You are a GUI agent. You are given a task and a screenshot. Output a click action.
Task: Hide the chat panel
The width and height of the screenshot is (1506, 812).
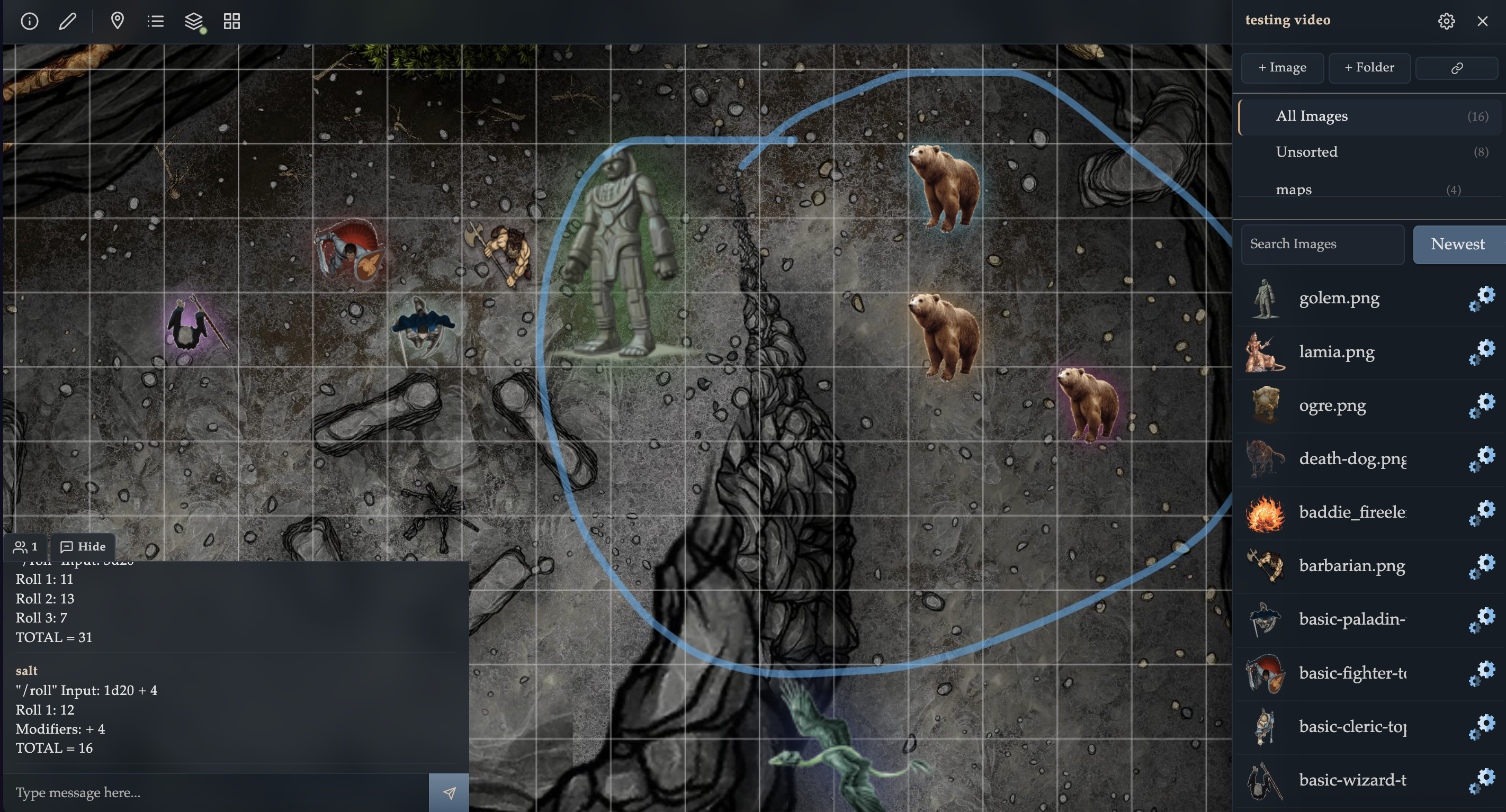(84, 547)
